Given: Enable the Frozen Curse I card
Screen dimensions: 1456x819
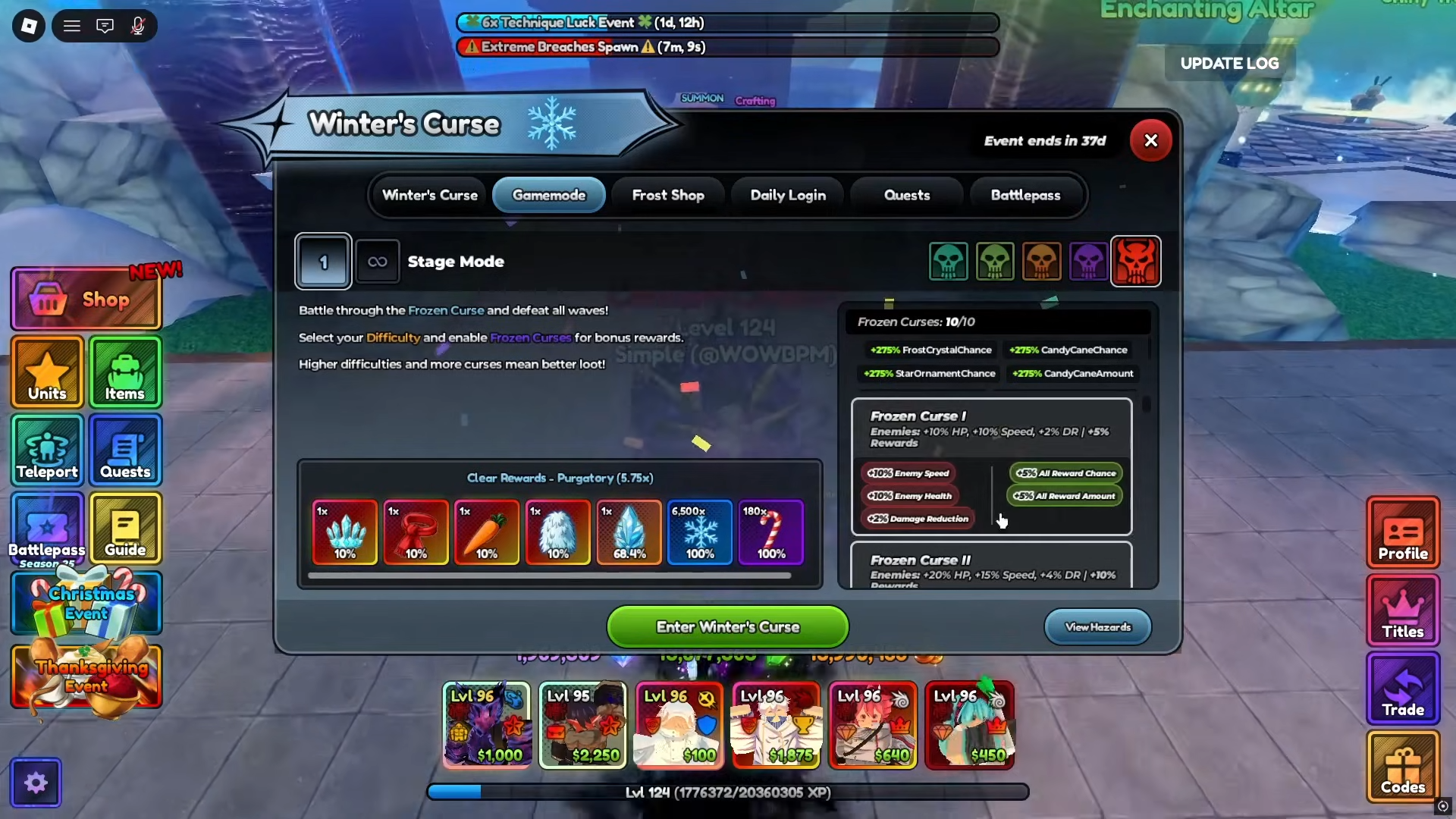Looking at the screenshot, I should coord(991,466).
